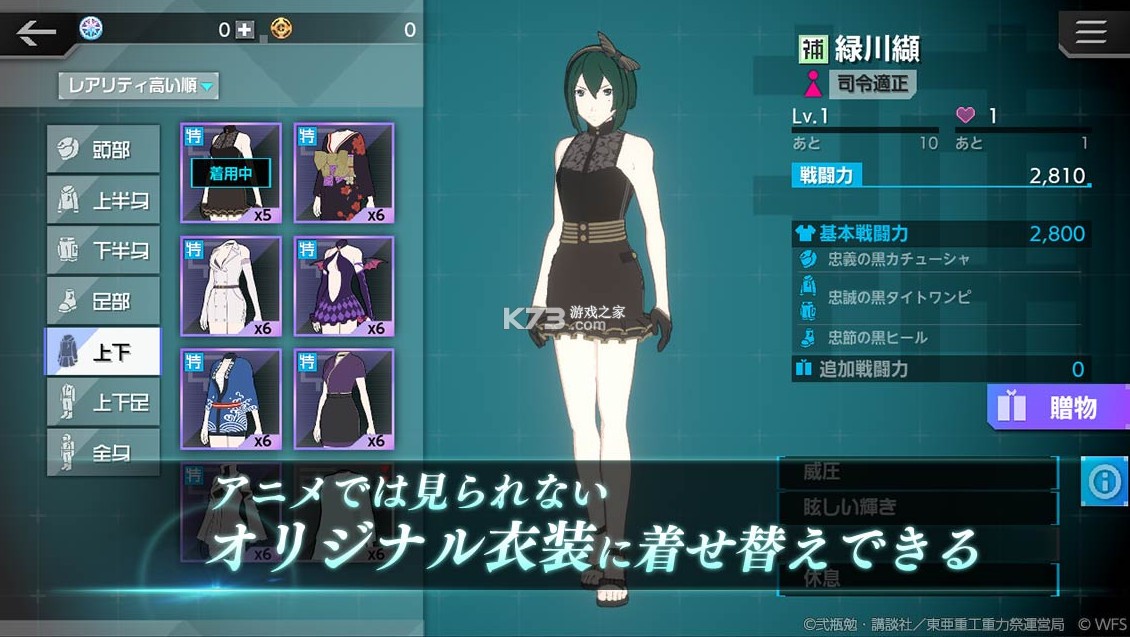Add currency with the plus button

click(x=245, y=30)
